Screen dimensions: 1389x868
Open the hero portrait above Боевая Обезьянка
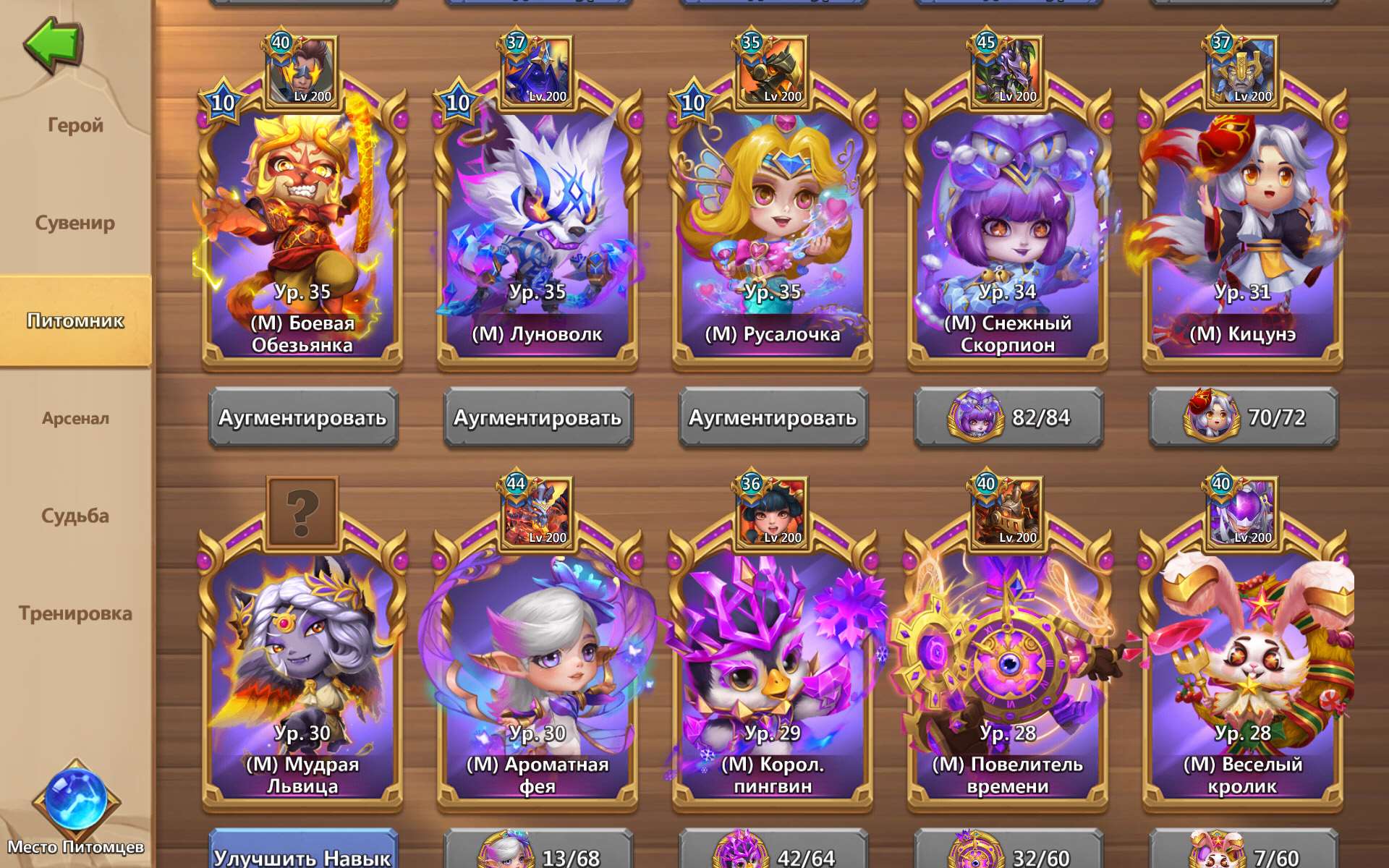pyautogui.click(x=302, y=69)
